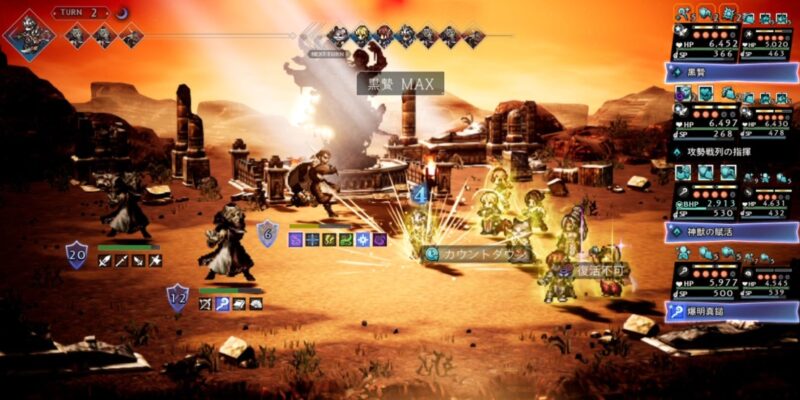Viewport: 800px width, 400px height.
Task: Choose the party member with 5,977 HP
Action: tap(698, 282)
